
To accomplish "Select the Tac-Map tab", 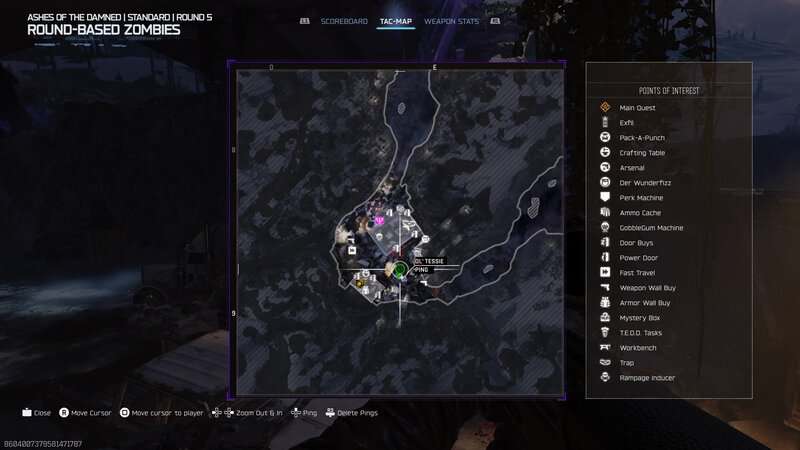I will pyautogui.click(x=396, y=20).
